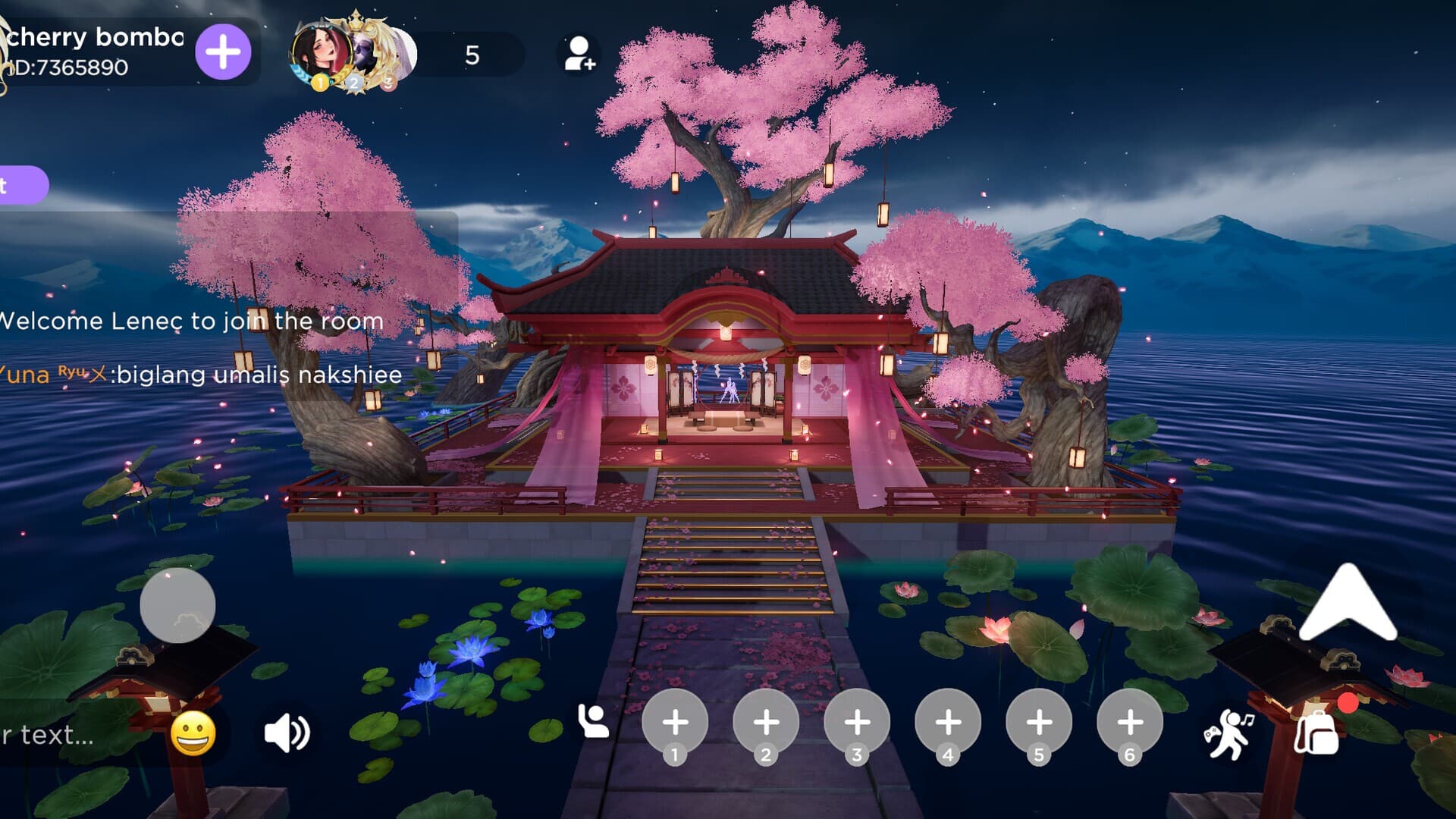The image size is (1456, 819).
Task: Join mic seat number 2
Action: coord(766,723)
